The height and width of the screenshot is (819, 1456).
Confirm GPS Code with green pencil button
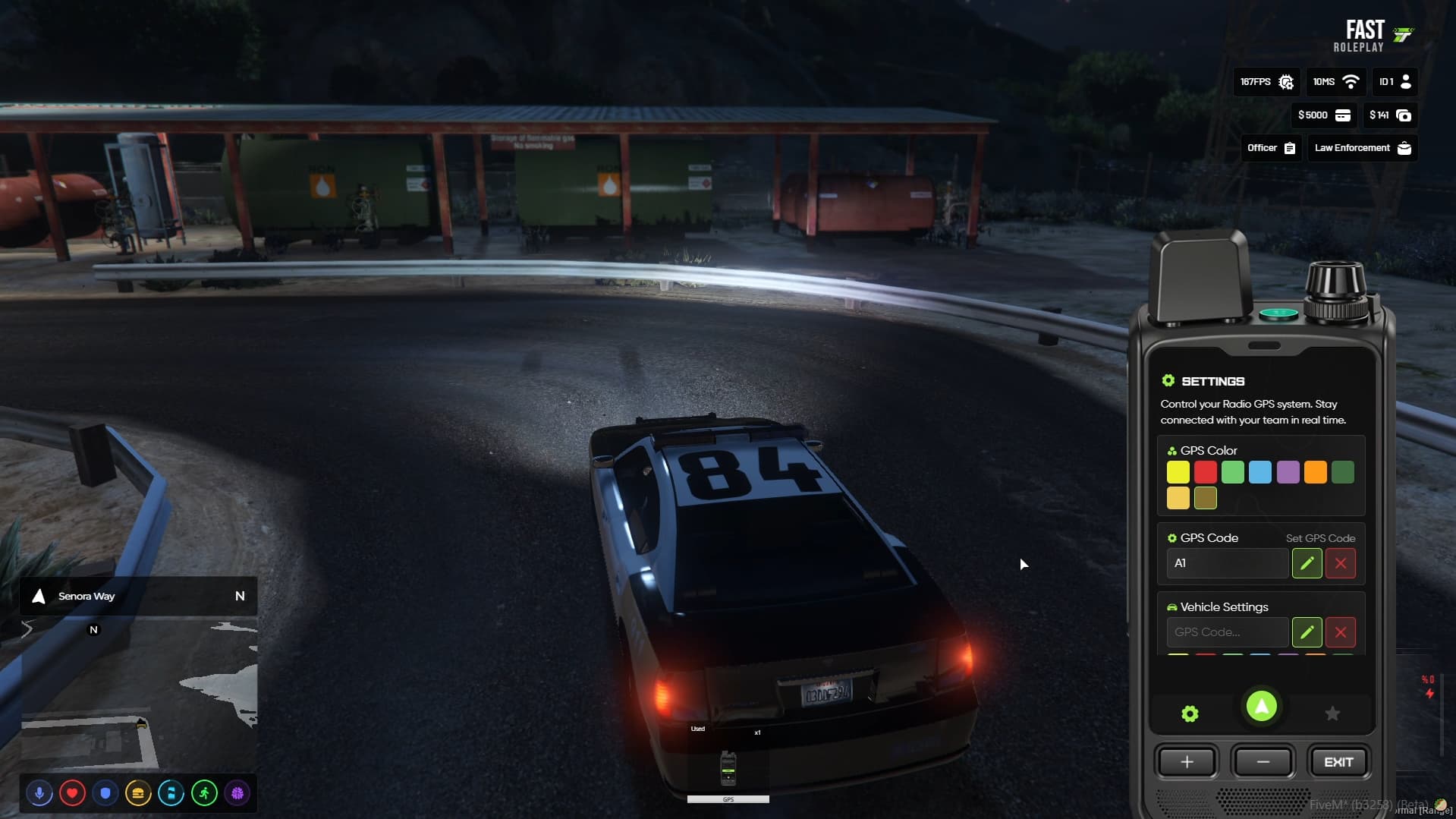pos(1307,563)
